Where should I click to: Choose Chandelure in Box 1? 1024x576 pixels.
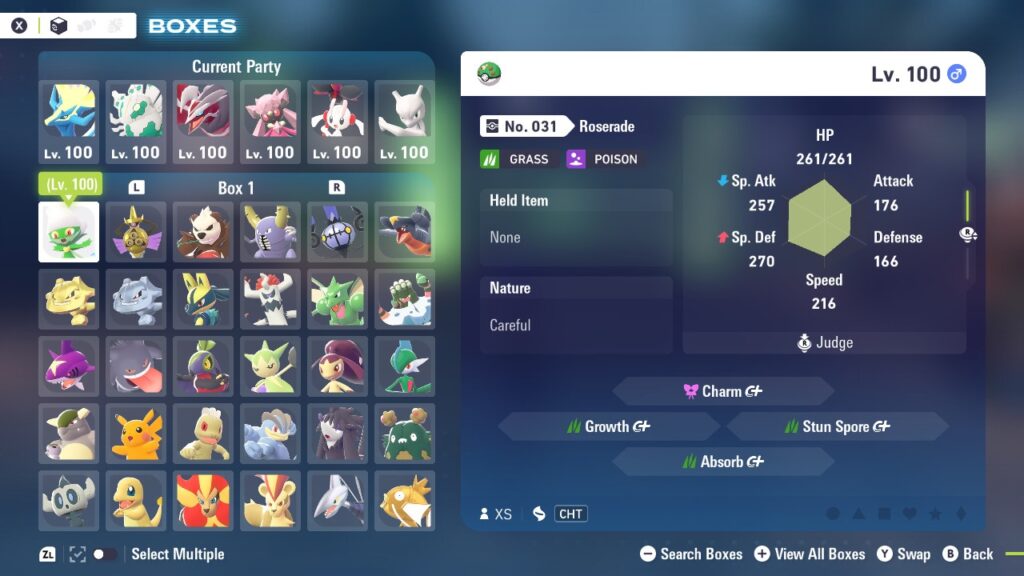[x=337, y=232]
